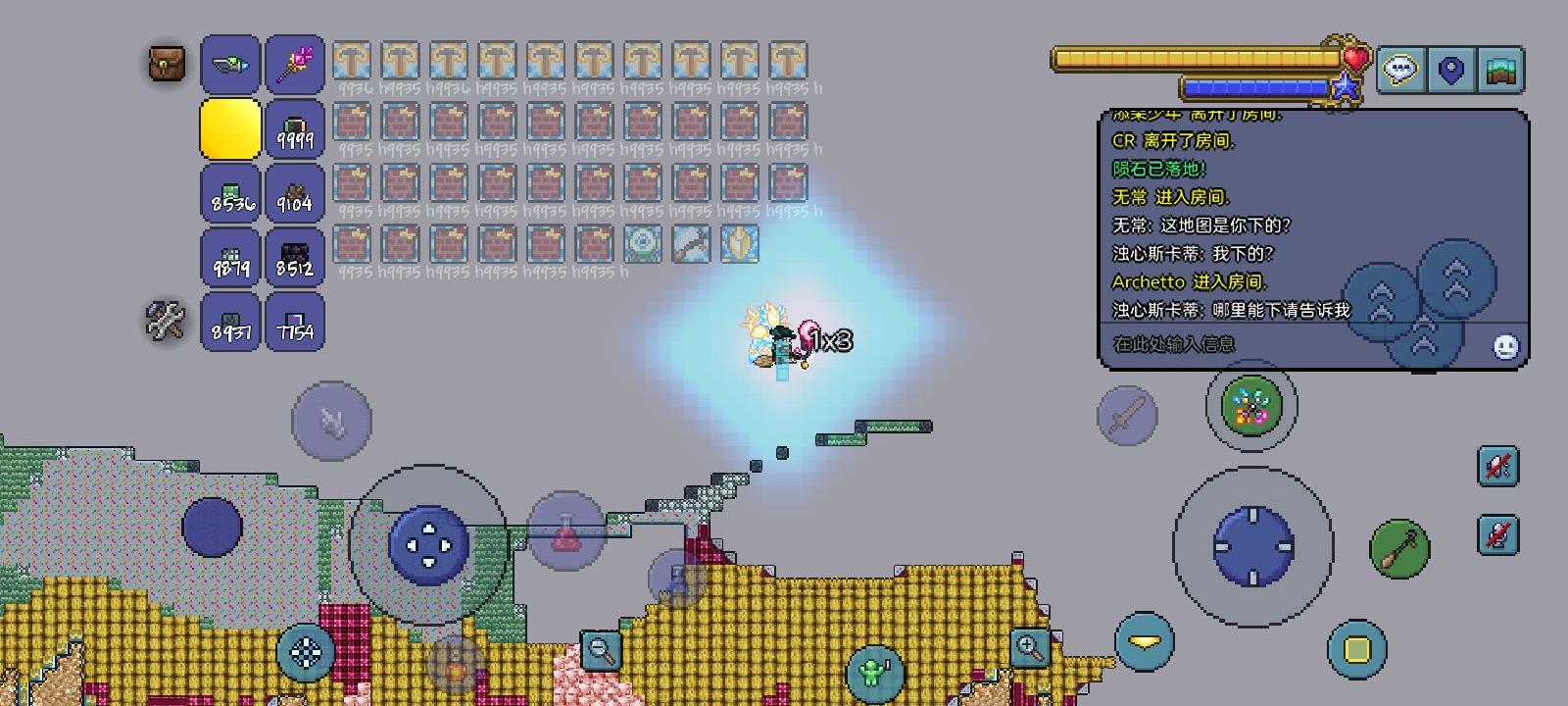Tap the yellow square action button
The image size is (1568, 706).
click(1355, 646)
